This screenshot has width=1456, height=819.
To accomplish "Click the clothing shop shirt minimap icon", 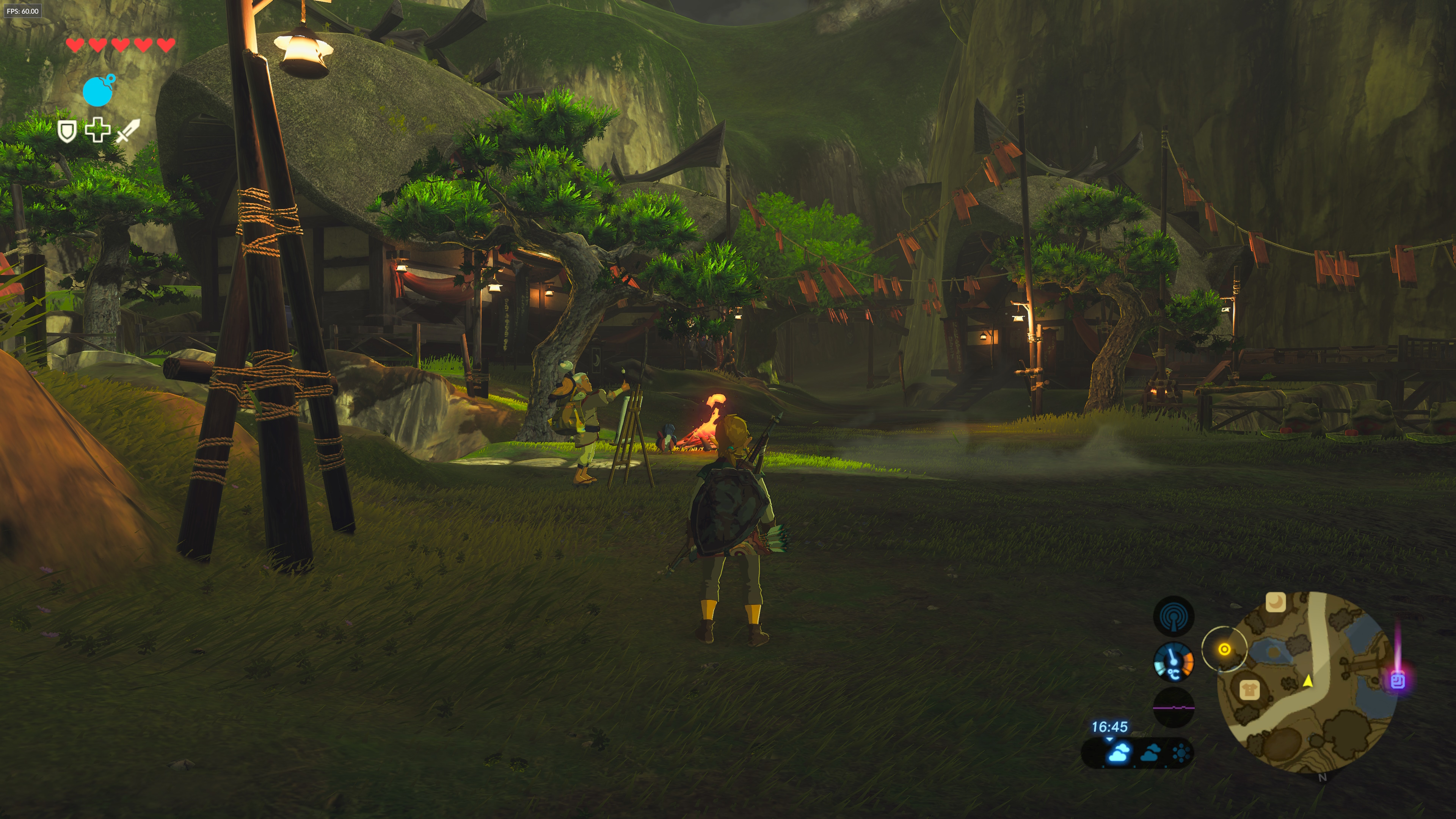I will tap(1249, 690).
